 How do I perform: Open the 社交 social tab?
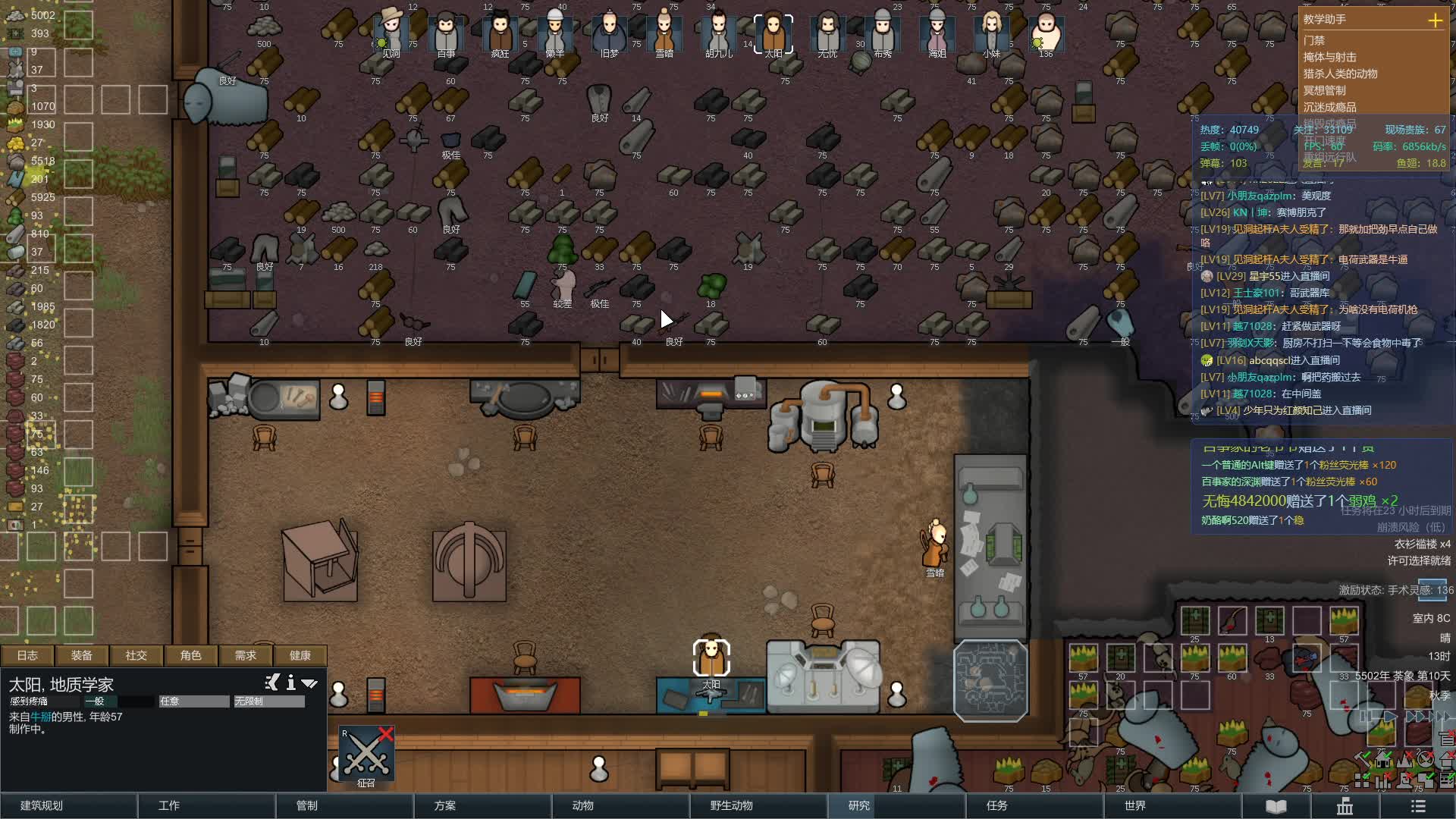click(136, 655)
